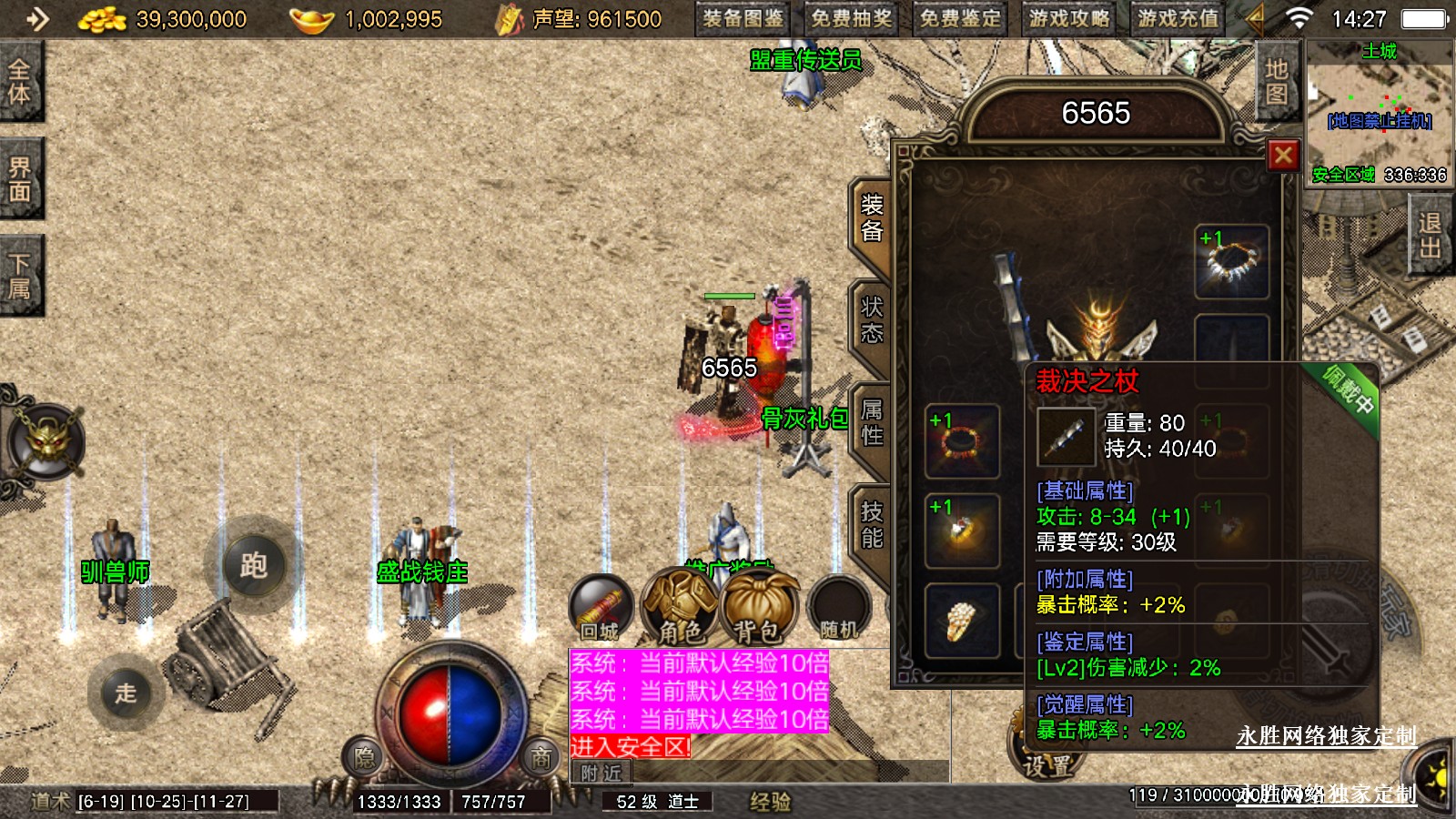Switch to the 装备 equipment tab
The height and width of the screenshot is (819, 1456).
point(871,218)
